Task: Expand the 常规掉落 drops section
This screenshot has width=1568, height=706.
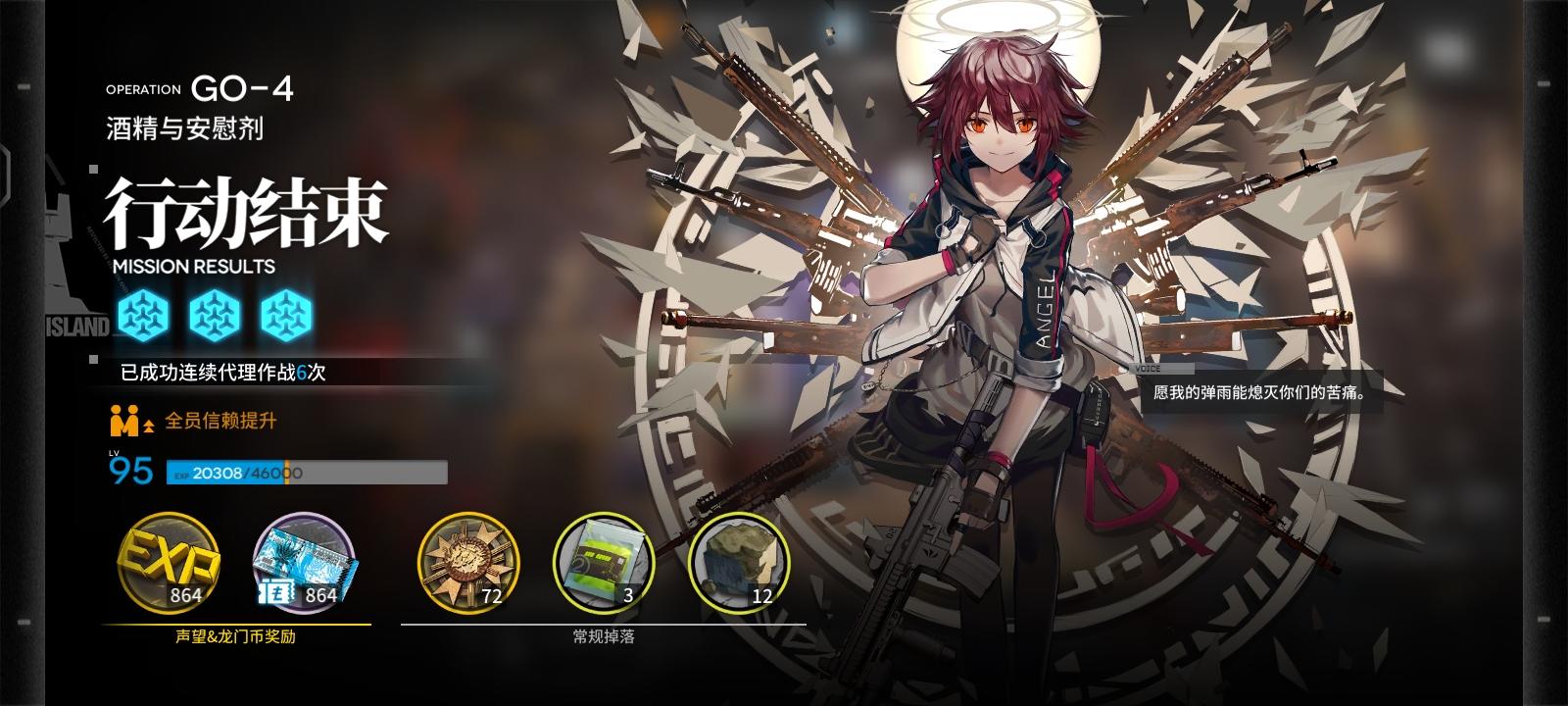Action: click(602, 637)
